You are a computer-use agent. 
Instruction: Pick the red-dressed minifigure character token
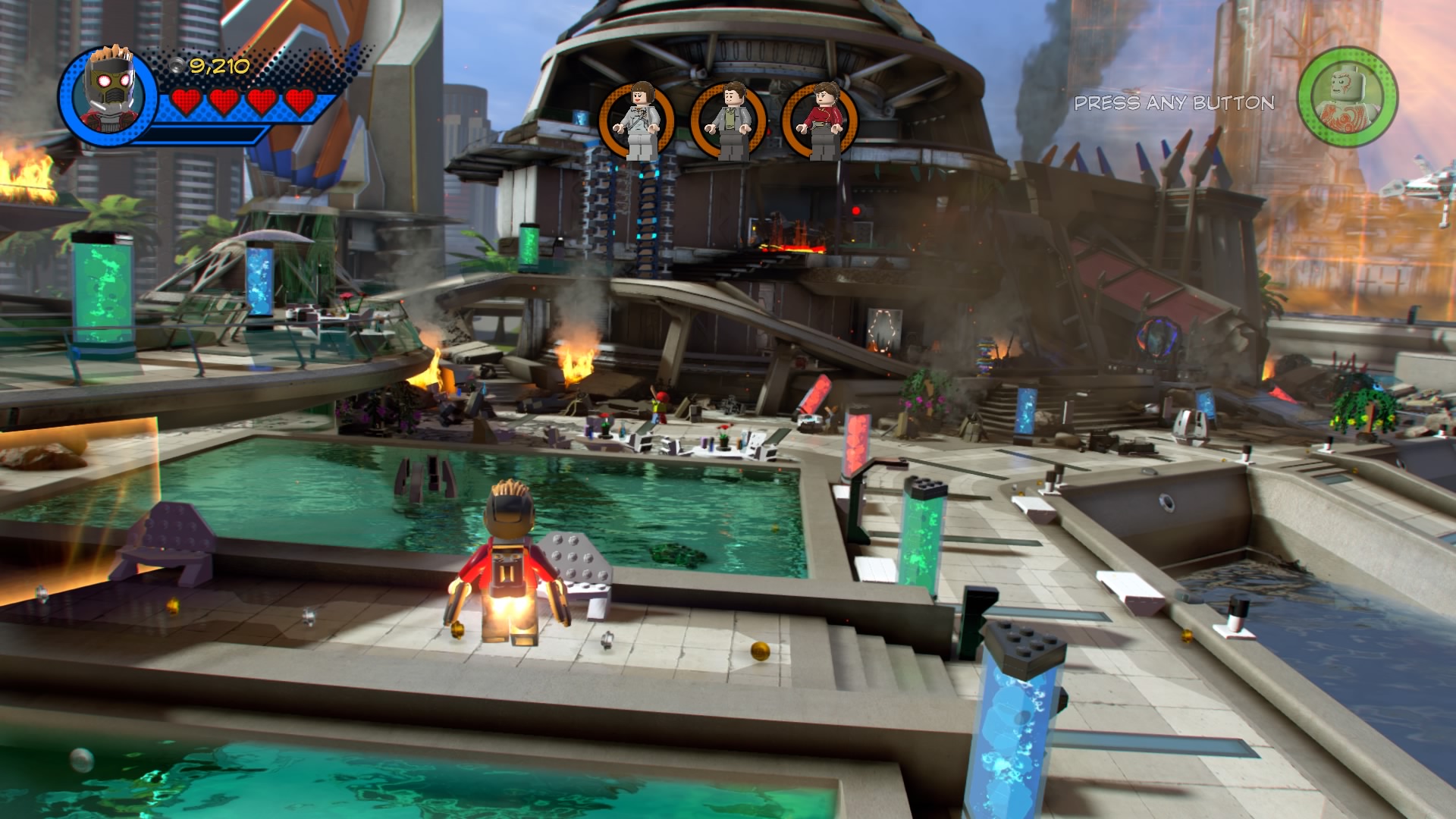pyautogui.click(x=820, y=121)
